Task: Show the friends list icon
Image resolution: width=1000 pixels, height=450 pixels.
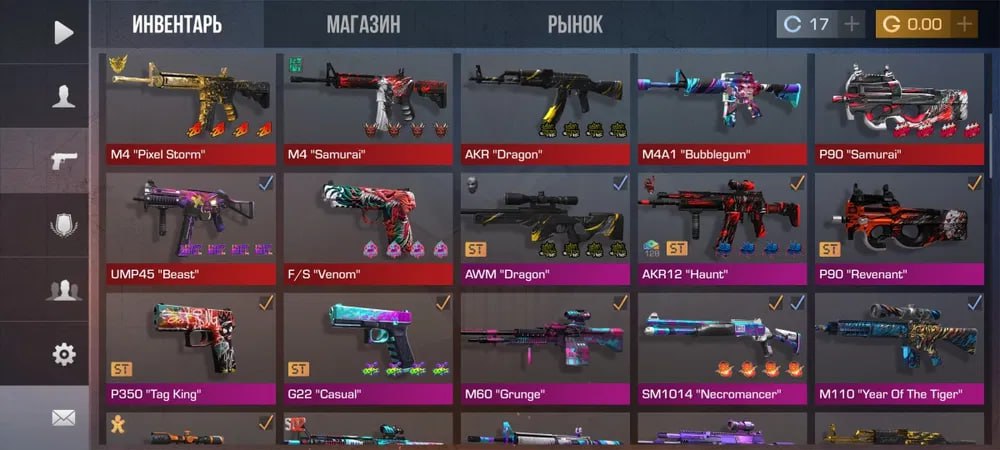Action: point(64,290)
